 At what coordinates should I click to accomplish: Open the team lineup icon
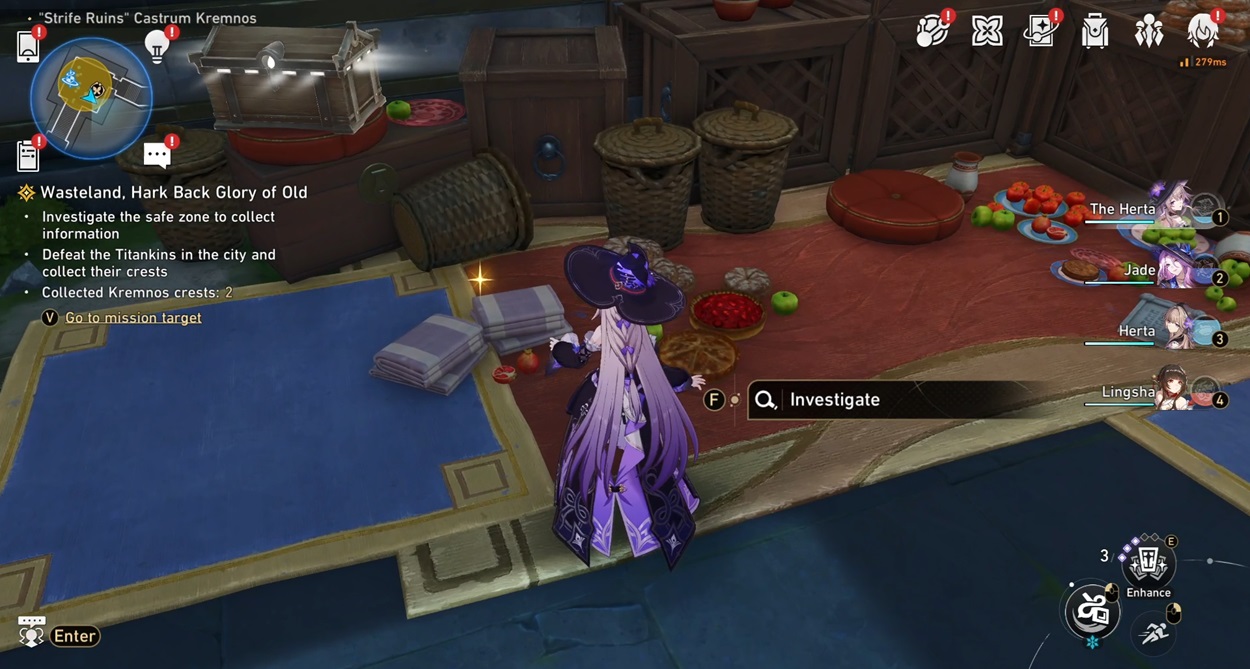[1148, 31]
